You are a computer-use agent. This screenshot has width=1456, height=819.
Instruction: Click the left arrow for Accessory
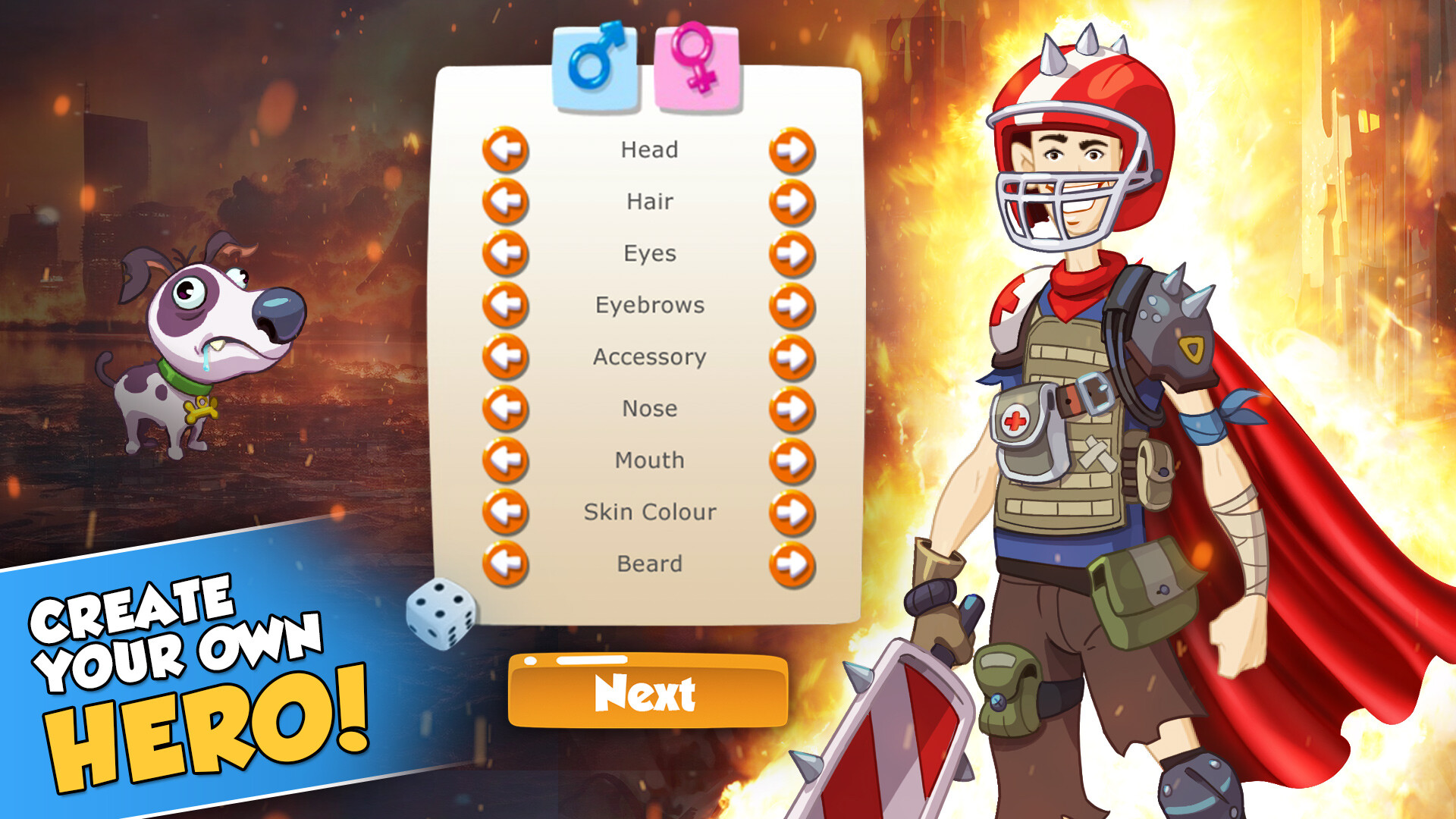pyautogui.click(x=506, y=356)
